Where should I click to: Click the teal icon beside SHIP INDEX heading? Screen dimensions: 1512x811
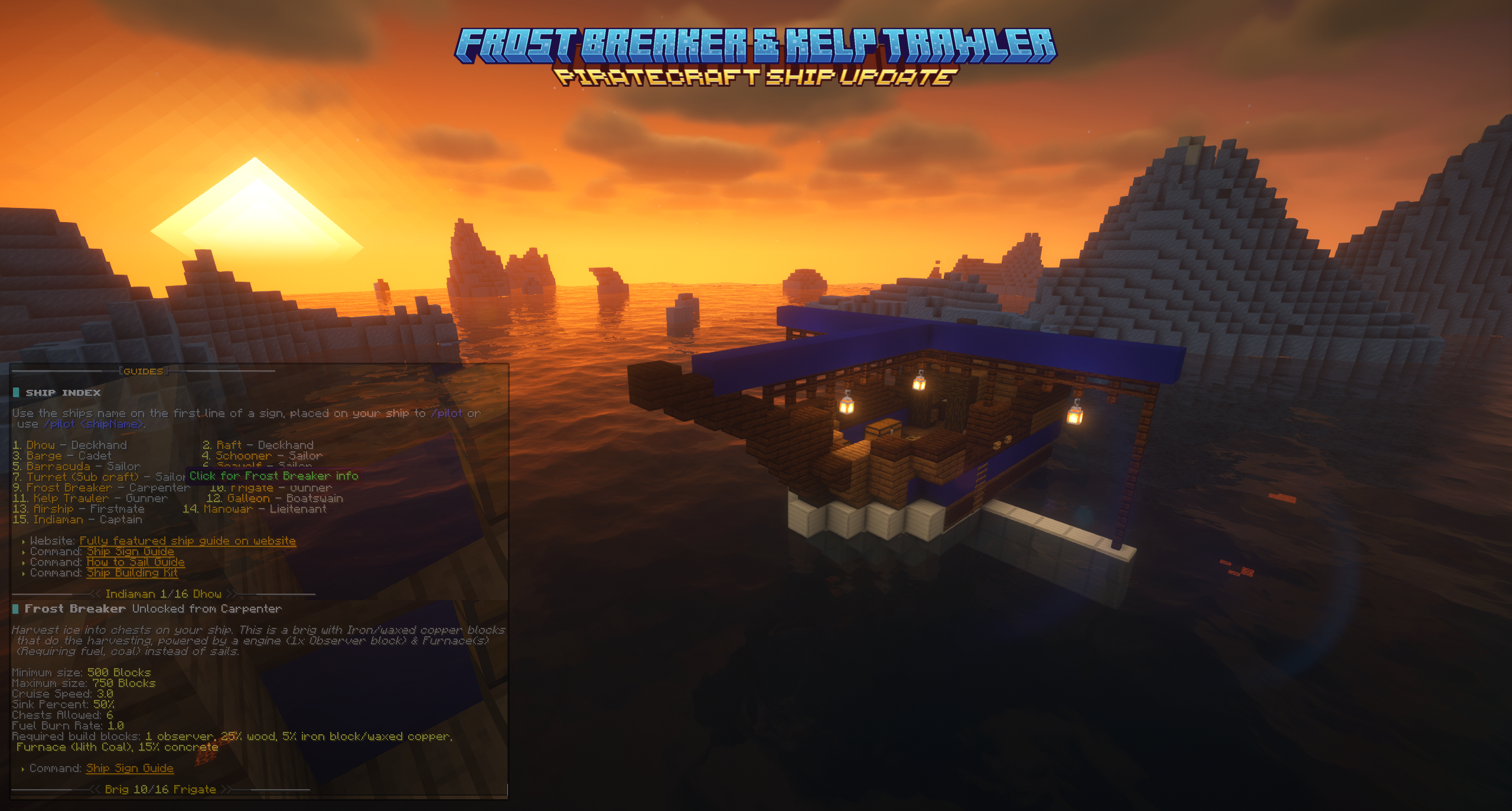[18, 392]
